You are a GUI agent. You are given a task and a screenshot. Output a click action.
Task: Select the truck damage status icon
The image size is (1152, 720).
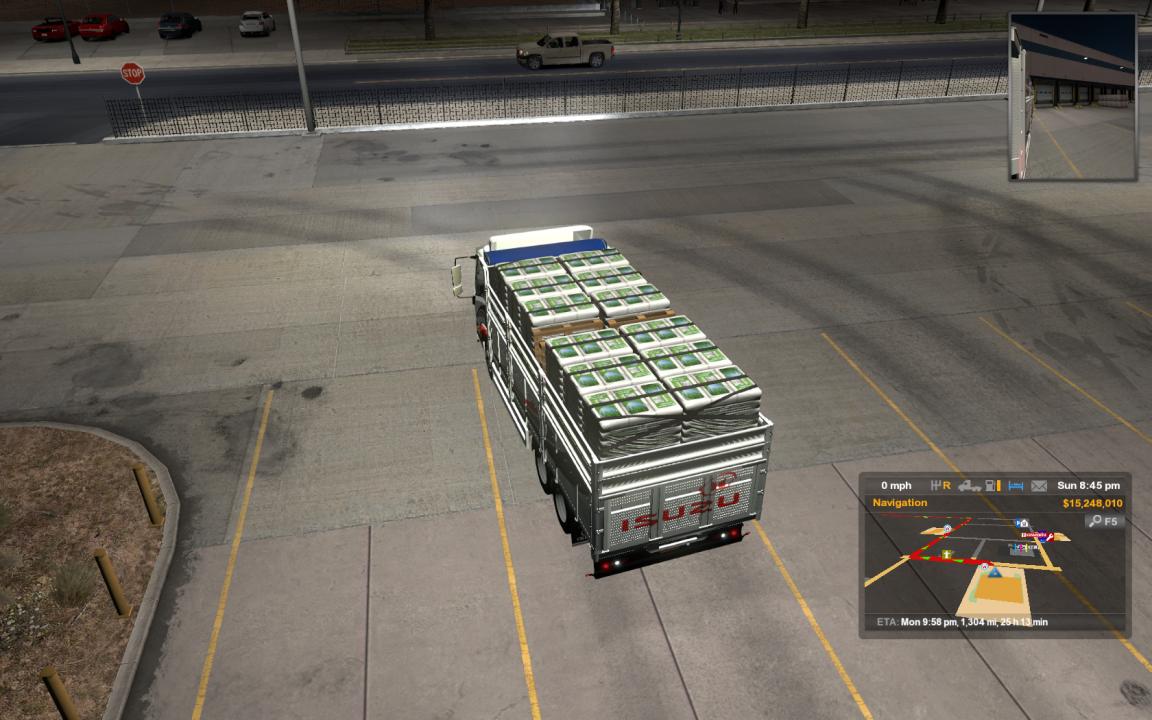click(x=968, y=486)
